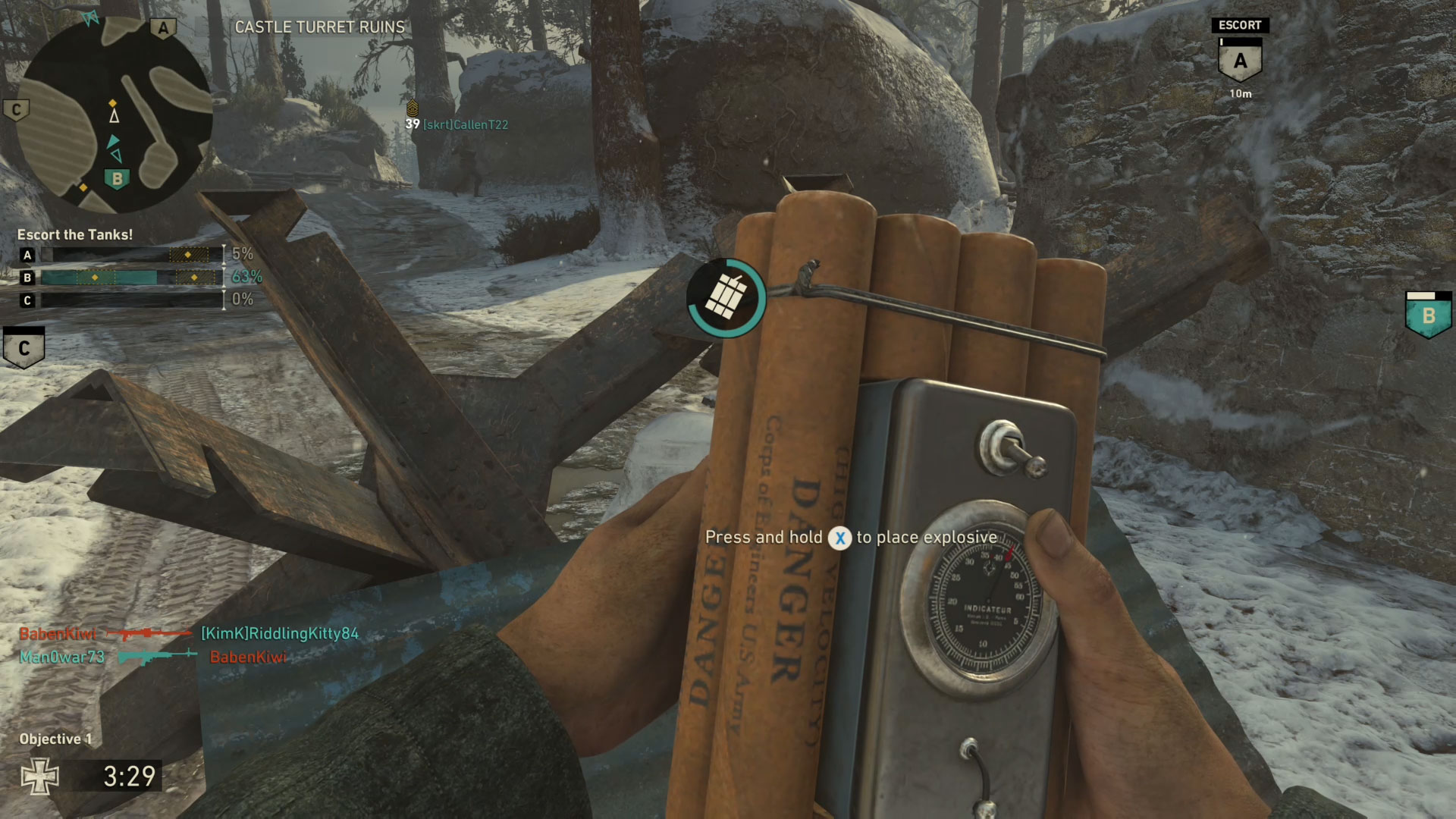
Task: Select the RiddlingKitty84 kill feed entry
Action: (x=189, y=633)
